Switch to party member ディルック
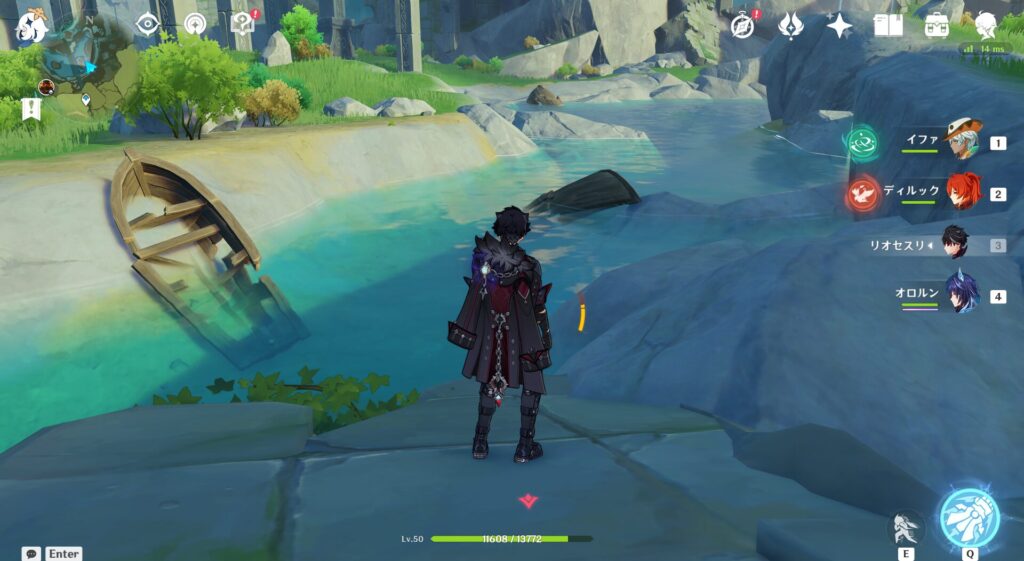The width and height of the screenshot is (1024, 561). coord(963,193)
